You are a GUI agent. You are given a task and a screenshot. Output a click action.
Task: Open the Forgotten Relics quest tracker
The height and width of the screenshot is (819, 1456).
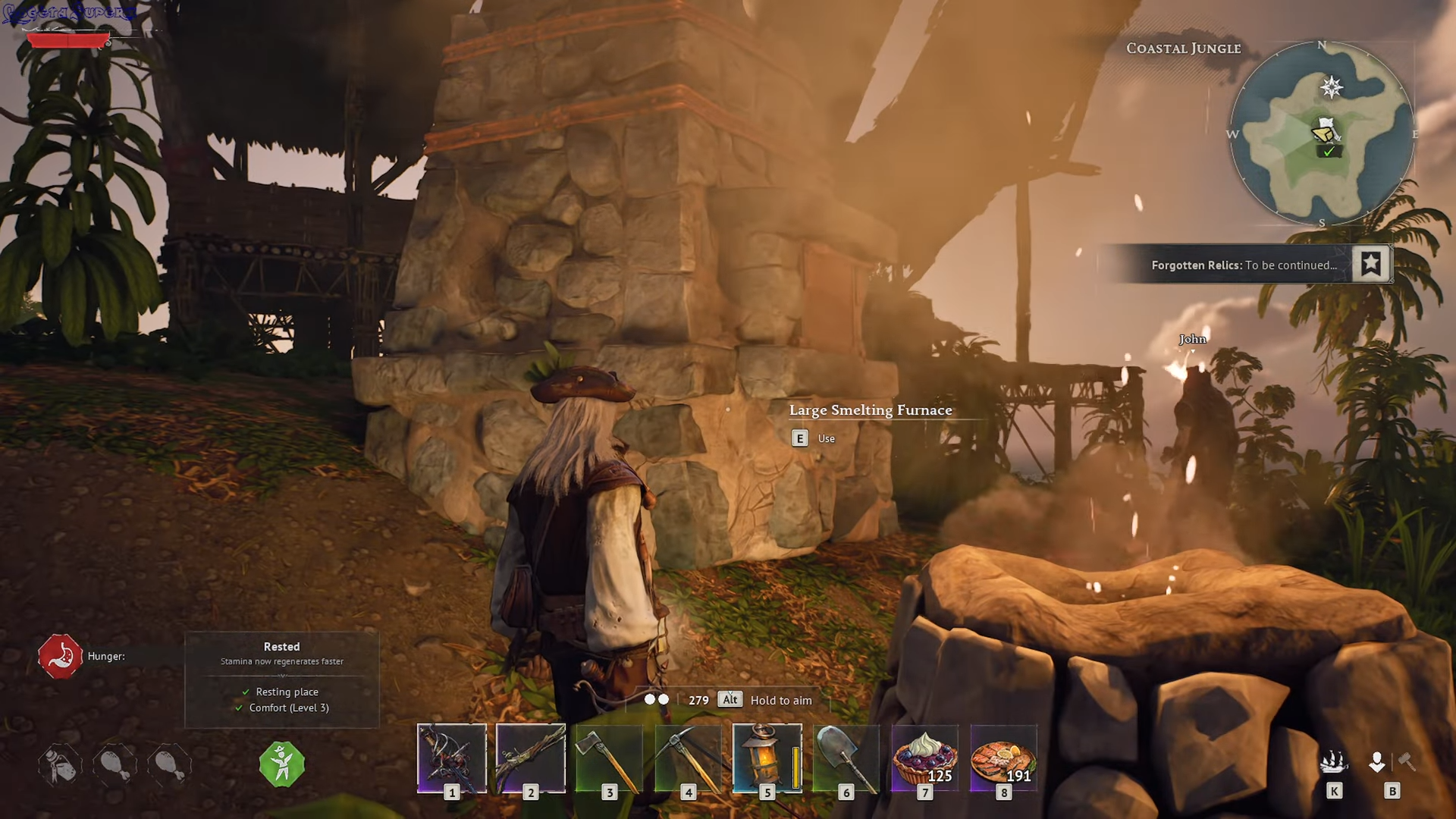1244,265
